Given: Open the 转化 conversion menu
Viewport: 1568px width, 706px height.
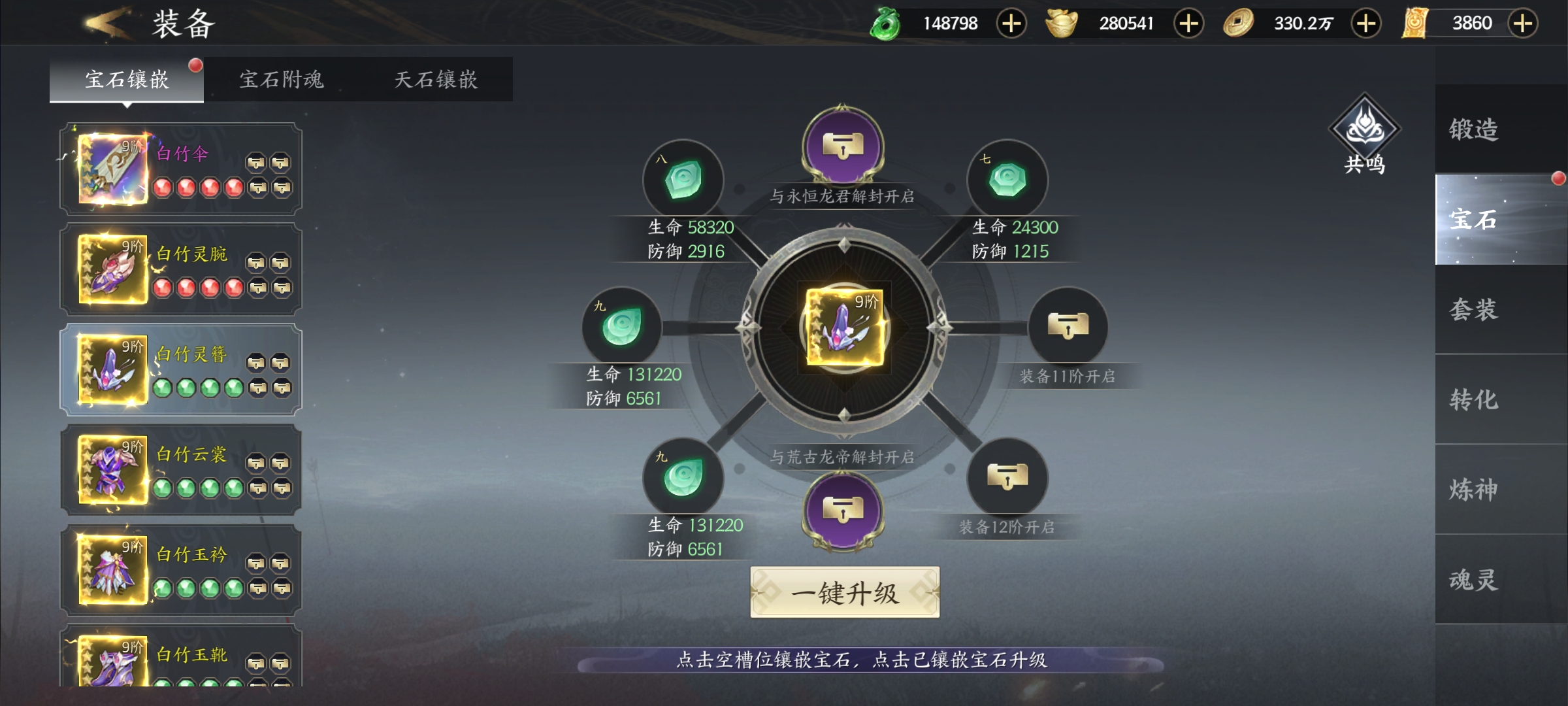Looking at the screenshot, I should pos(1474,399).
